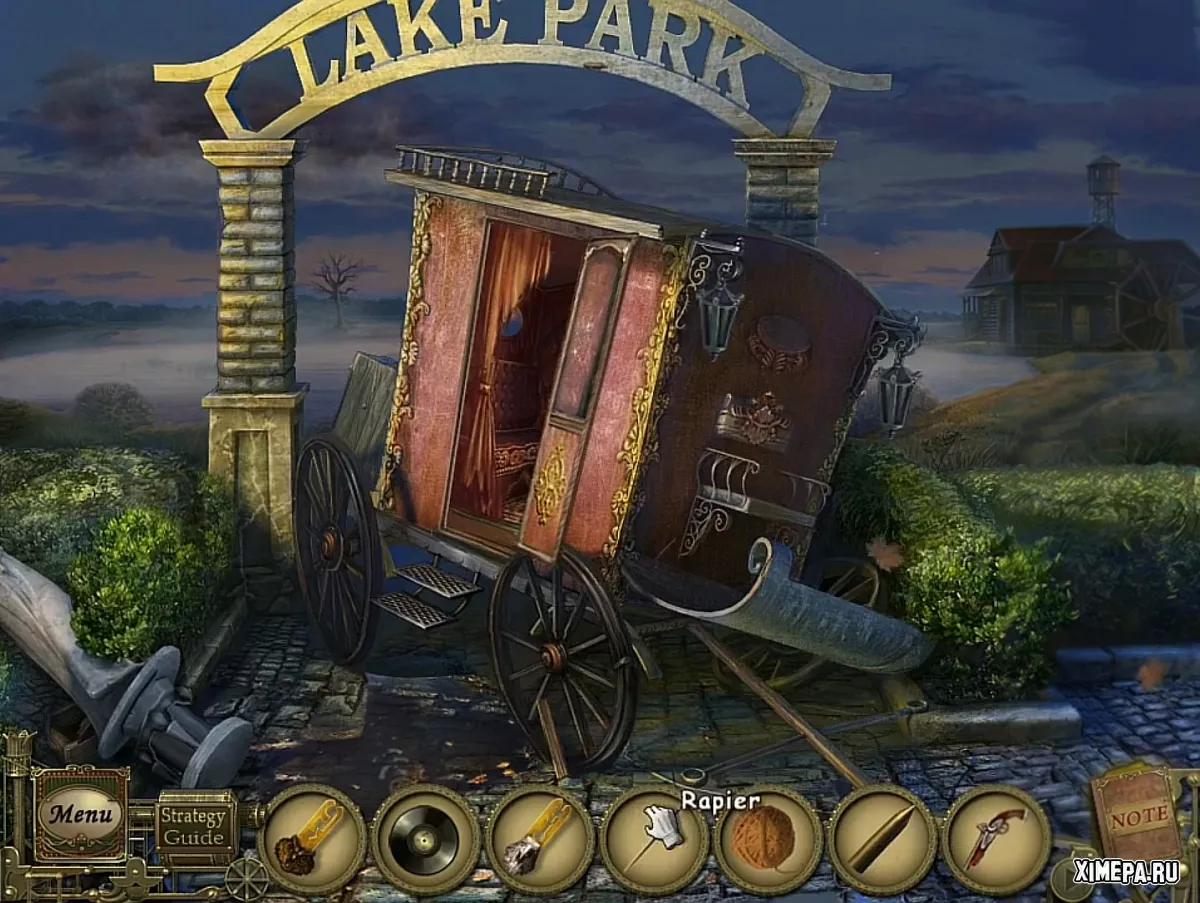
Task: Pick the rapier from the inventory
Action: click(655, 839)
